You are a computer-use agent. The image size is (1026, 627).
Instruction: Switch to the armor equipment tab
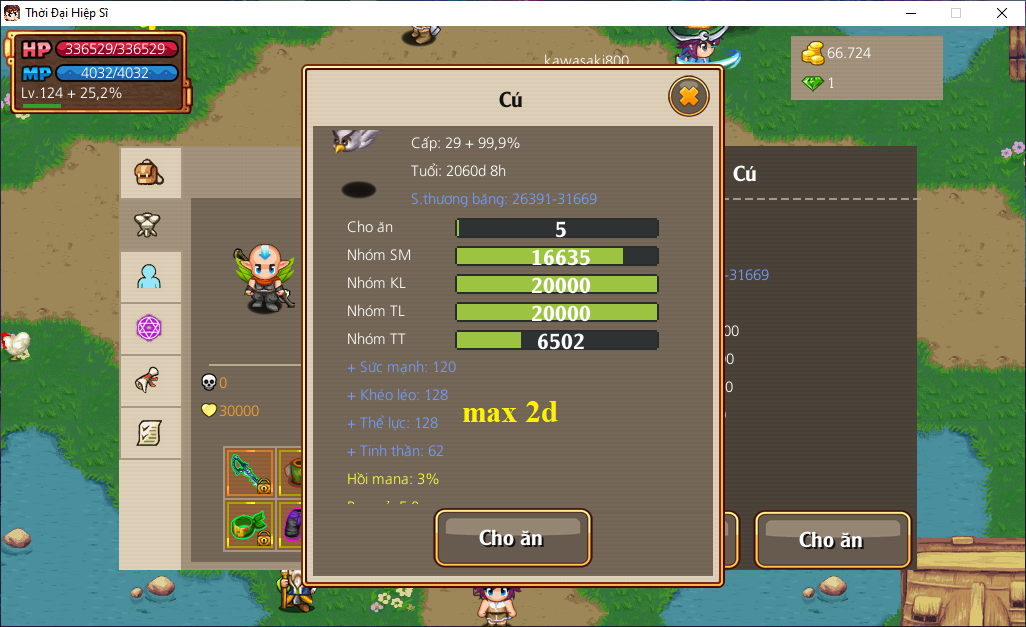(x=150, y=225)
